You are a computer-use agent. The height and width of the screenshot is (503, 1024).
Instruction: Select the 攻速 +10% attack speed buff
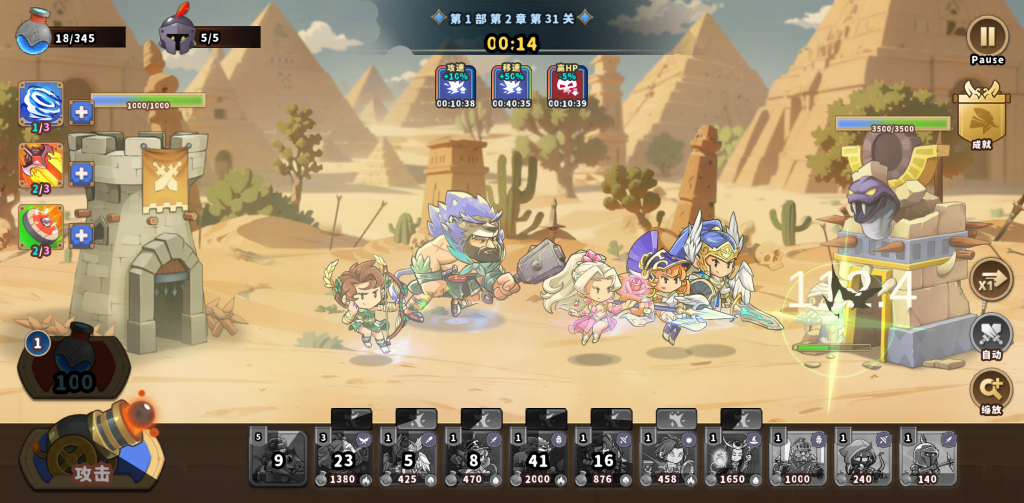[x=456, y=86]
